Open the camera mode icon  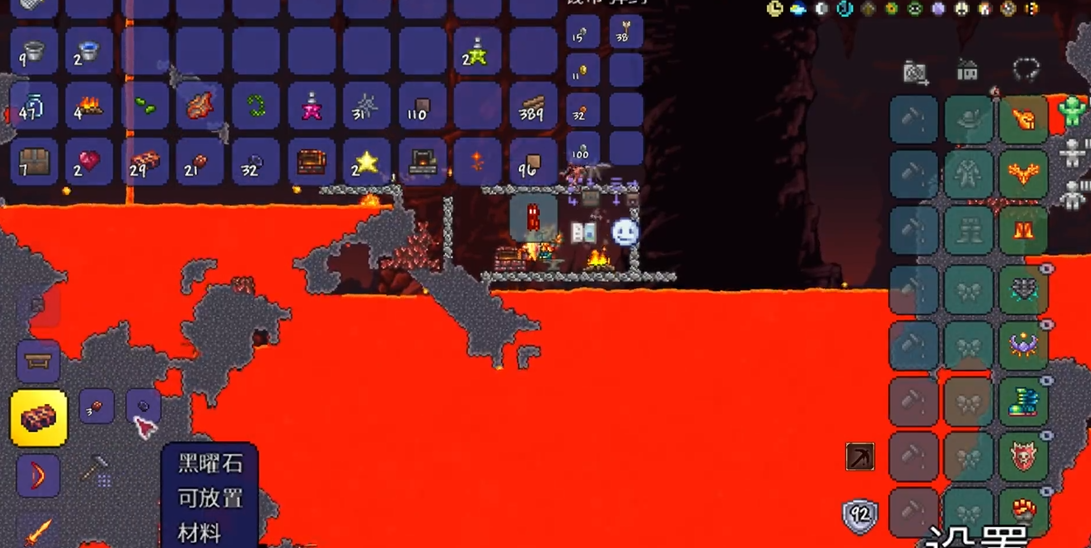pos(914,72)
